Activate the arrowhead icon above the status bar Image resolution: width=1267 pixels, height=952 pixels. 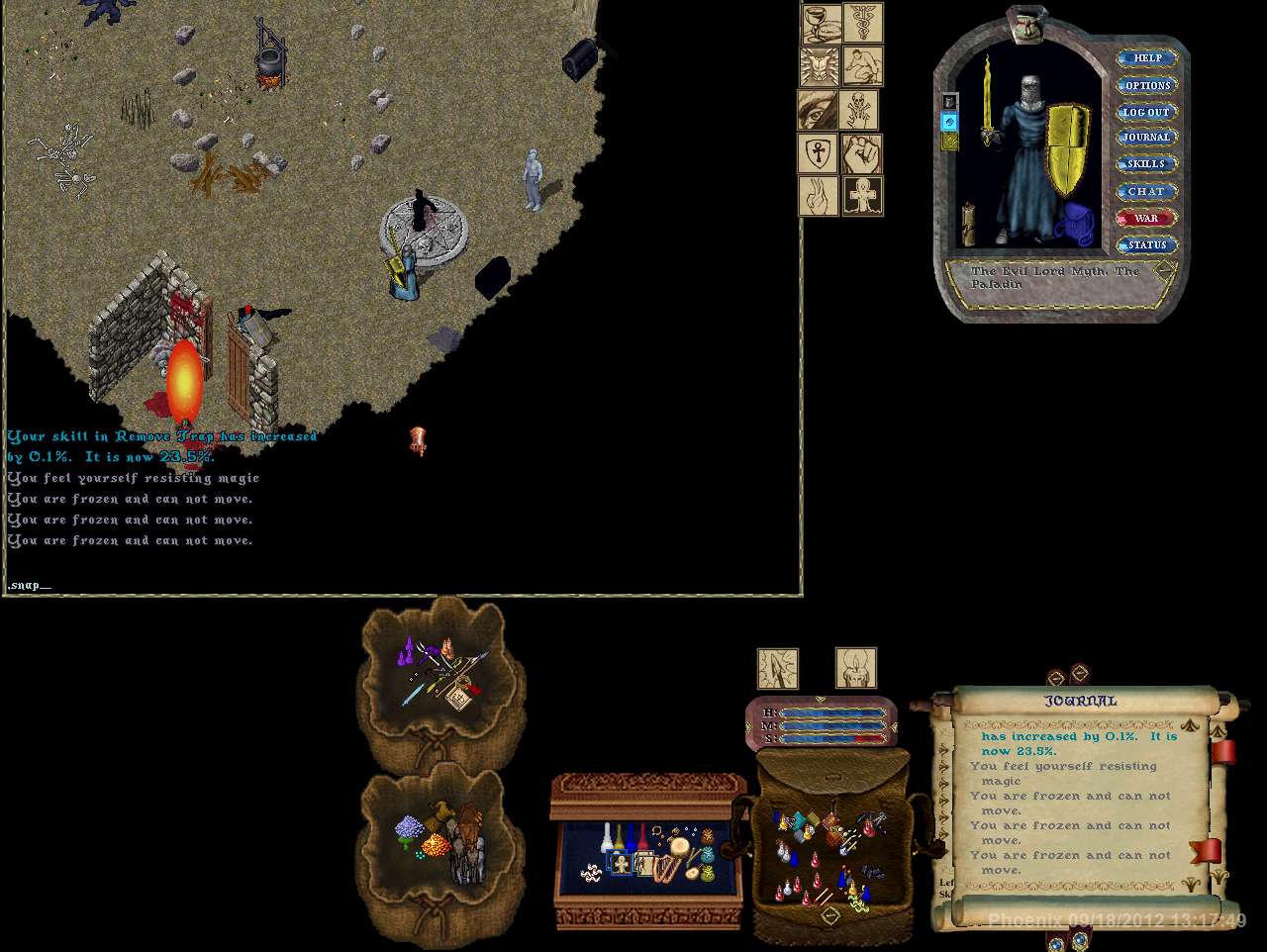pyautogui.click(x=778, y=669)
